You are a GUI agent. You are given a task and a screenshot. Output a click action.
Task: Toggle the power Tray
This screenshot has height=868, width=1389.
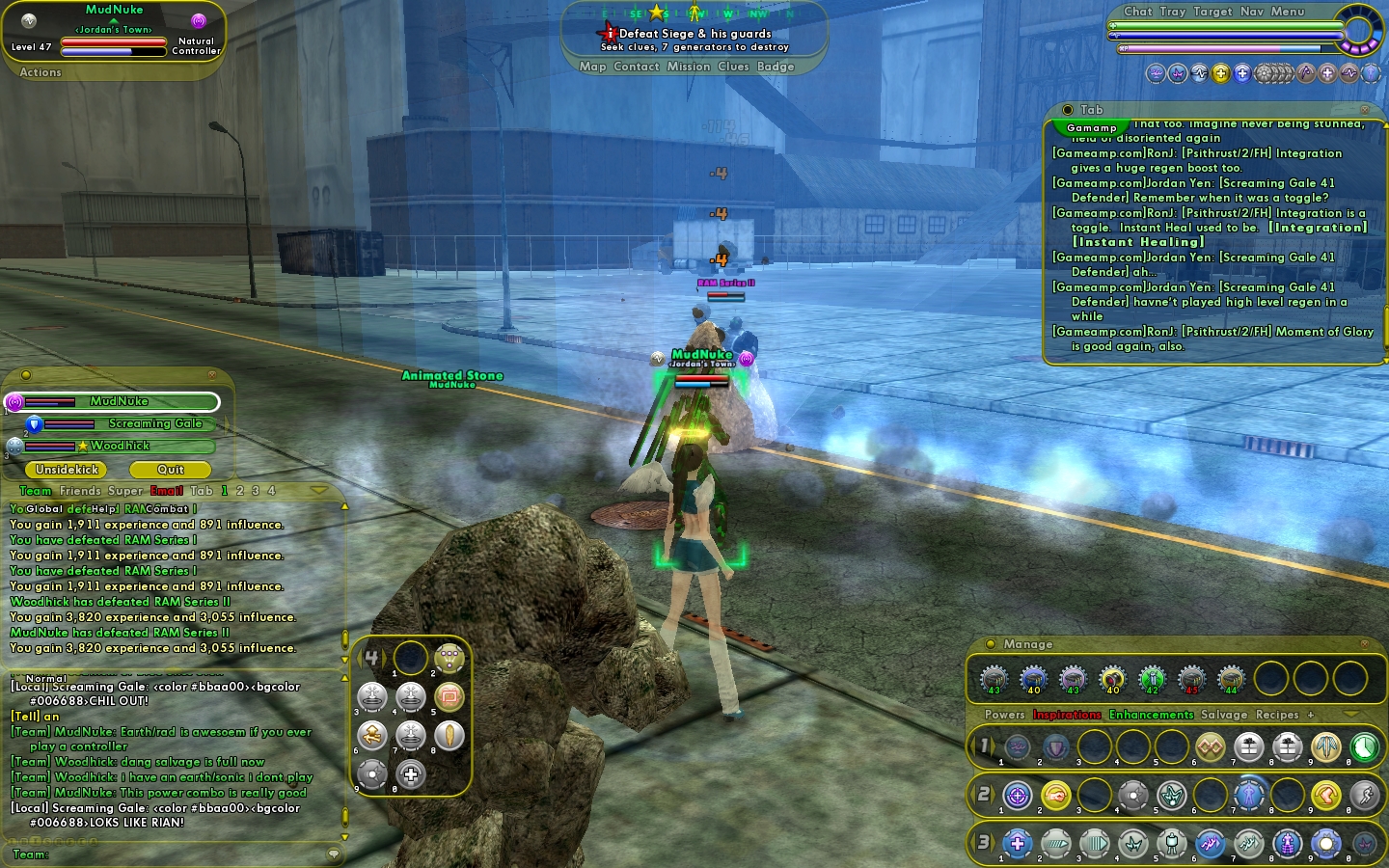1172,12
